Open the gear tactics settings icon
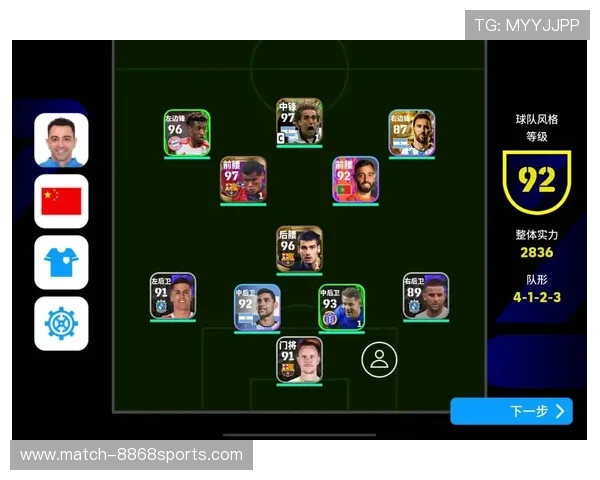This screenshot has height=480, width=600. point(61,323)
